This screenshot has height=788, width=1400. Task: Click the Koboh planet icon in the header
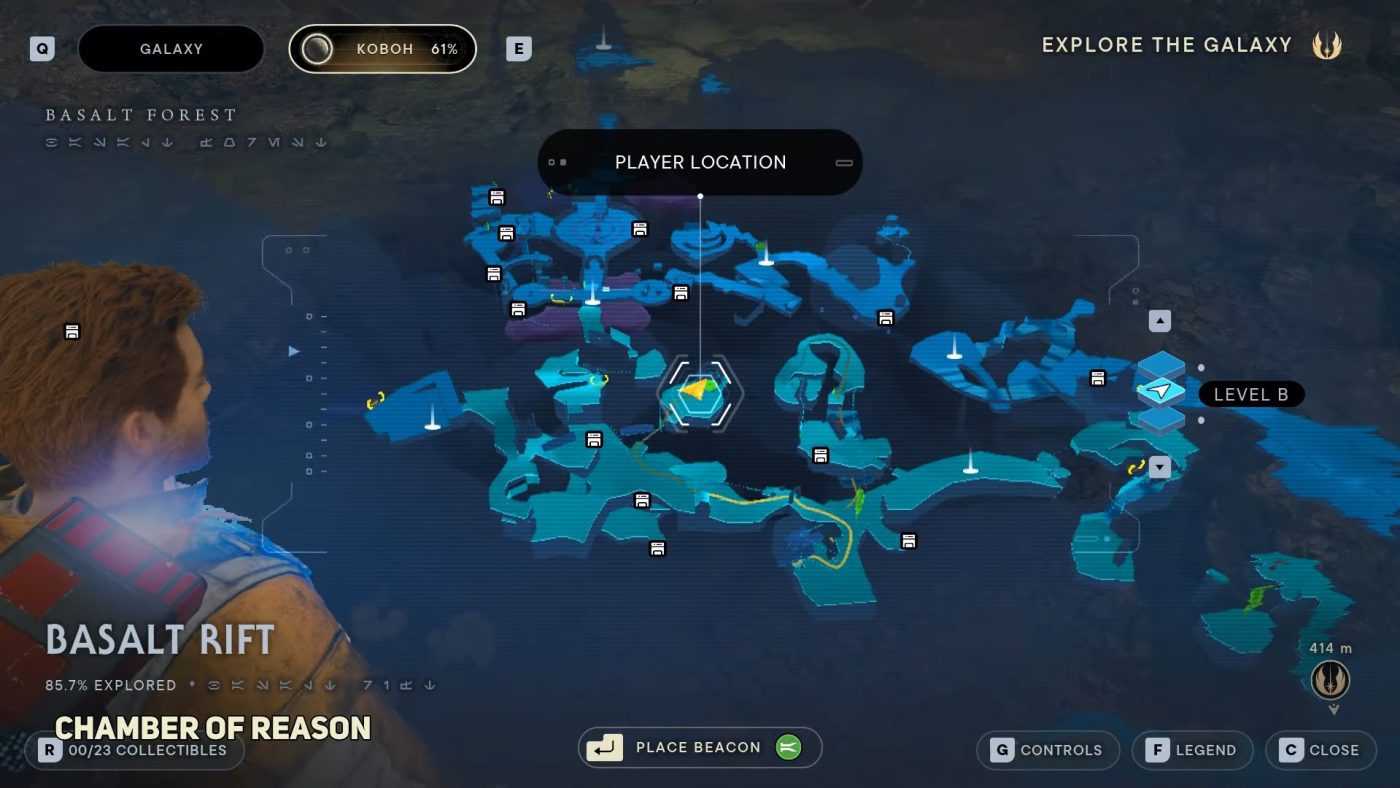(318, 48)
